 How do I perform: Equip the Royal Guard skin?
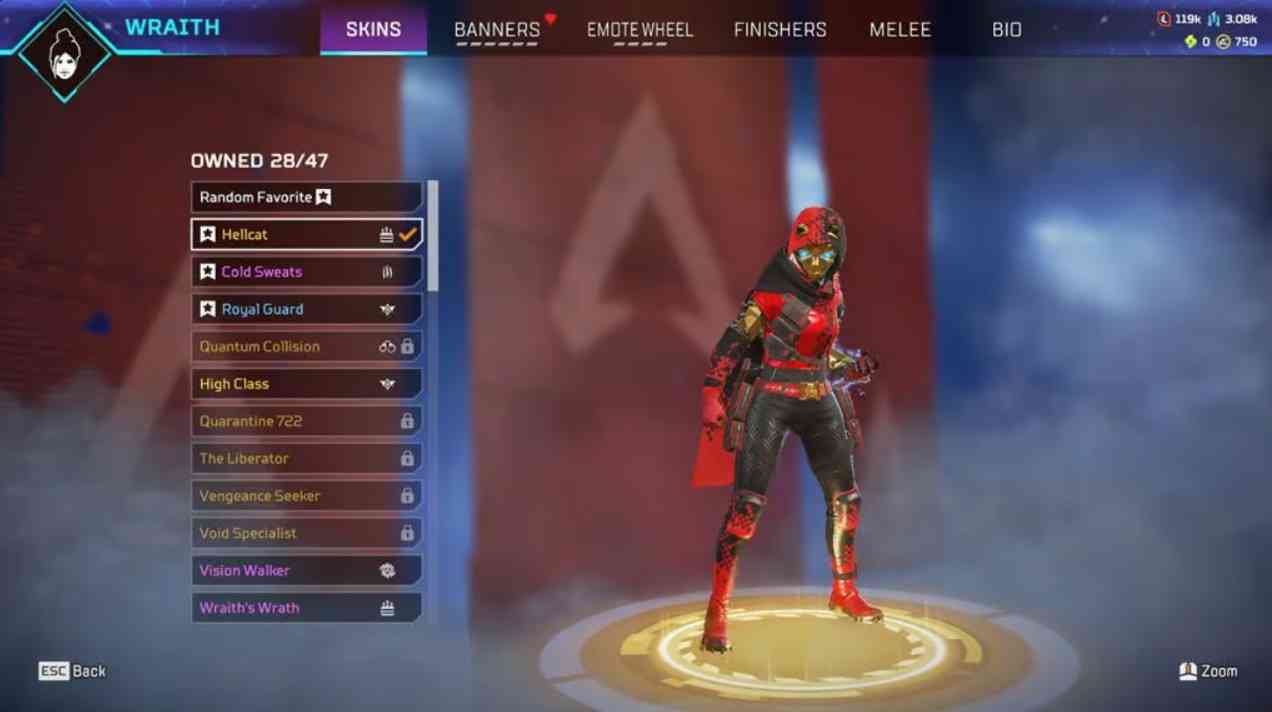pos(306,309)
